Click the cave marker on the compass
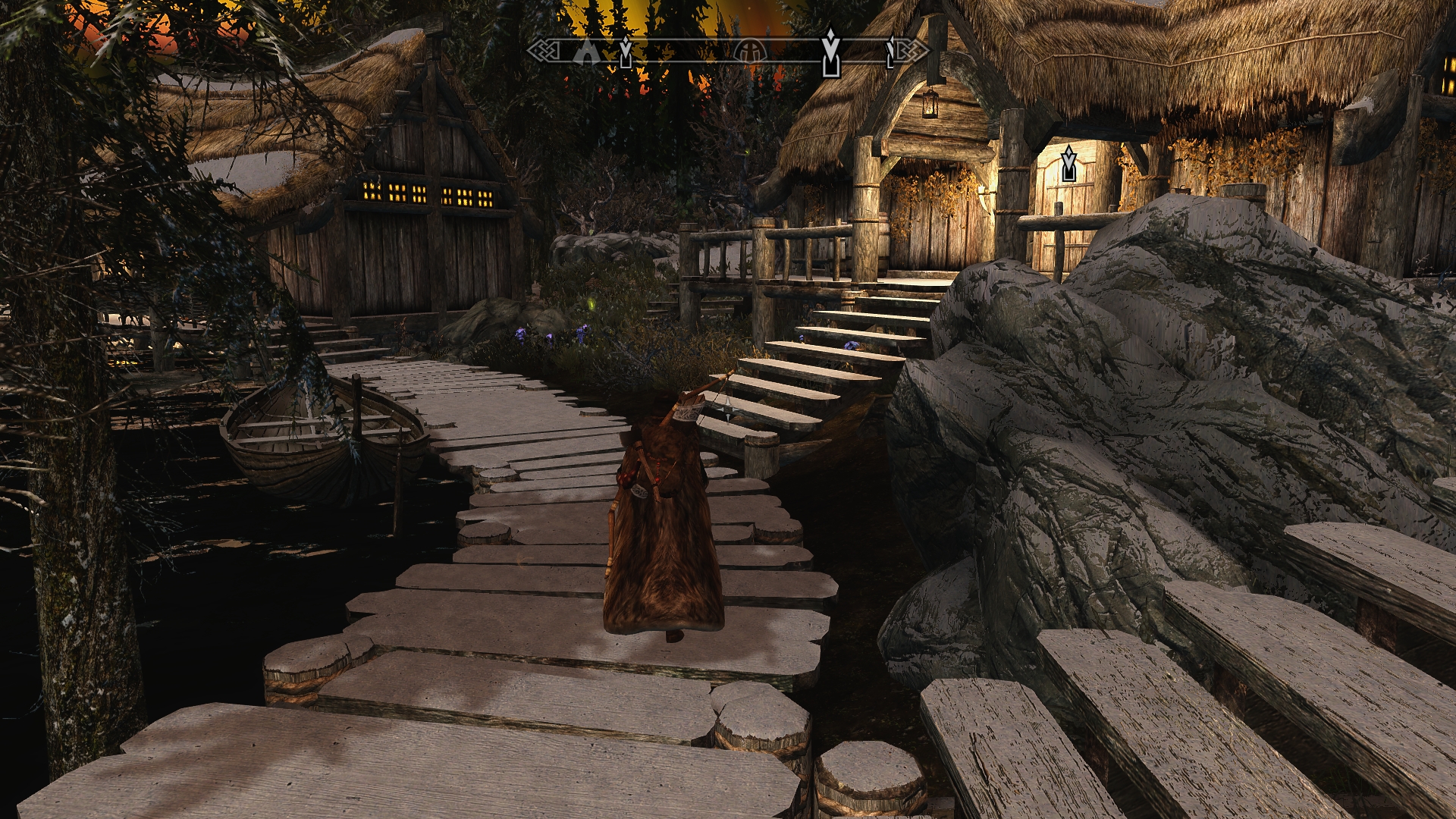This screenshot has height=819, width=1456. [585, 49]
